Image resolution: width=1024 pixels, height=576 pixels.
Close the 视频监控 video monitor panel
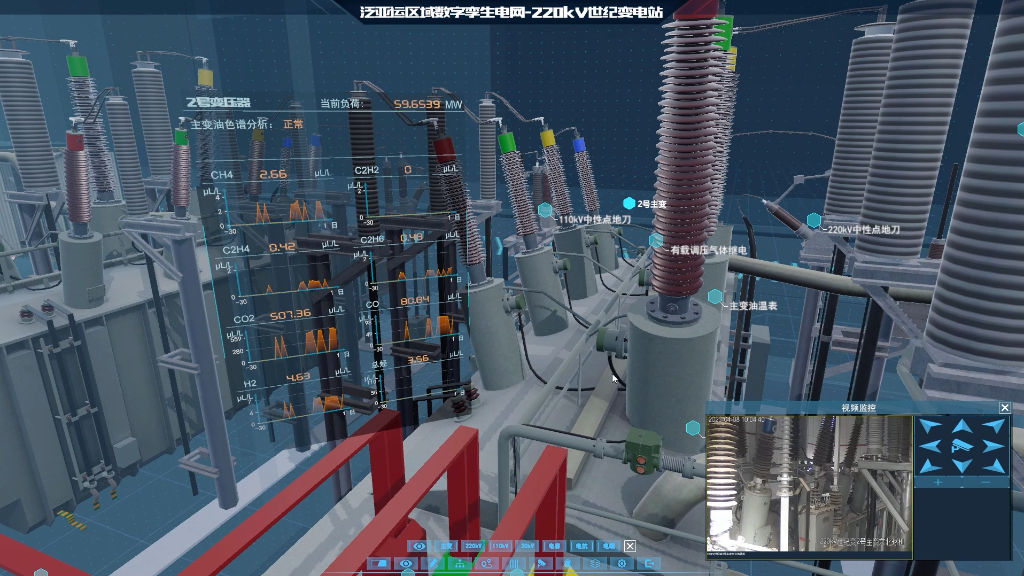pos(1005,407)
